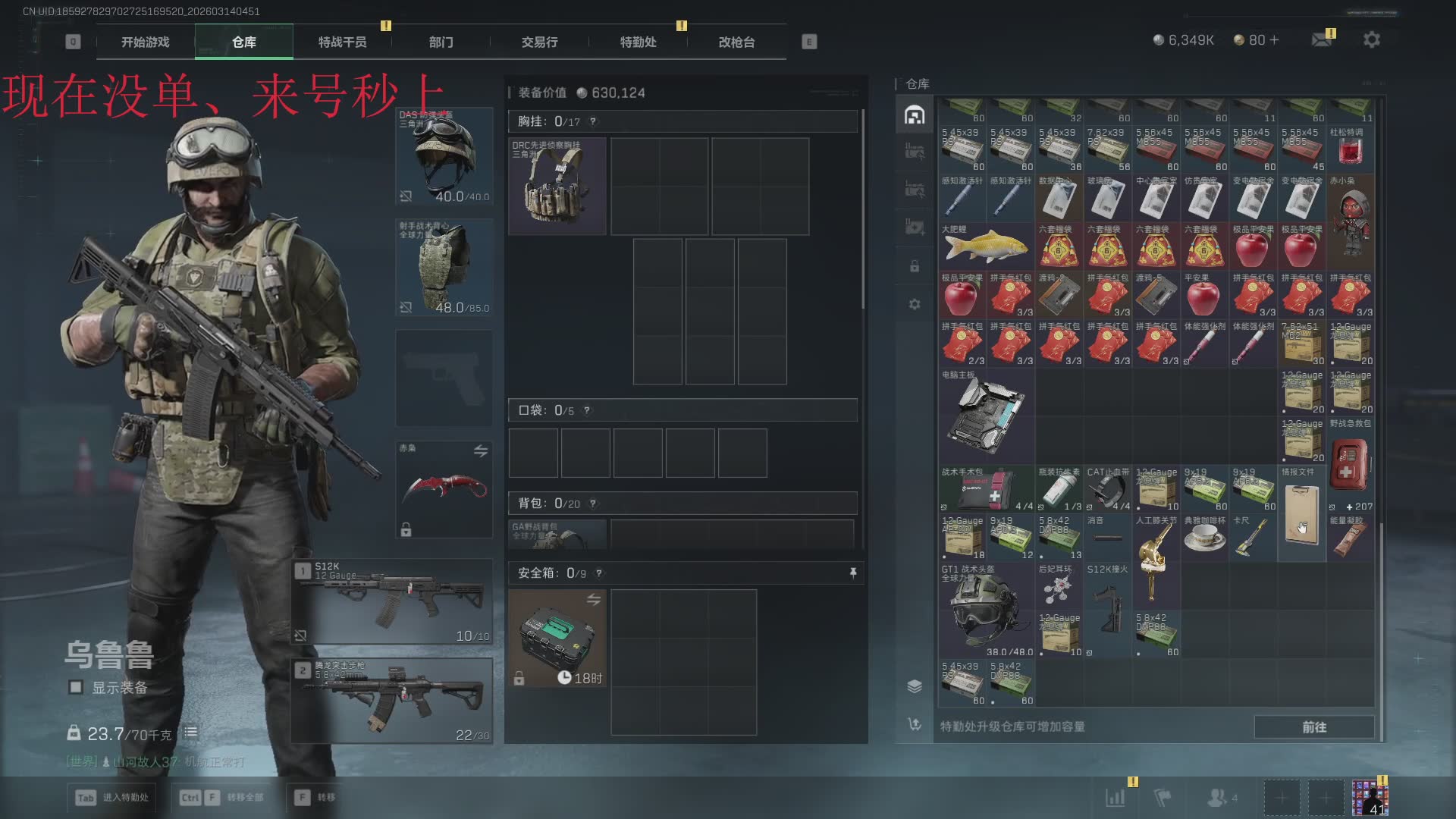Switch to the 特战干员 tab
Viewport: 1456px width, 819px height.
[x=342, y=42]
